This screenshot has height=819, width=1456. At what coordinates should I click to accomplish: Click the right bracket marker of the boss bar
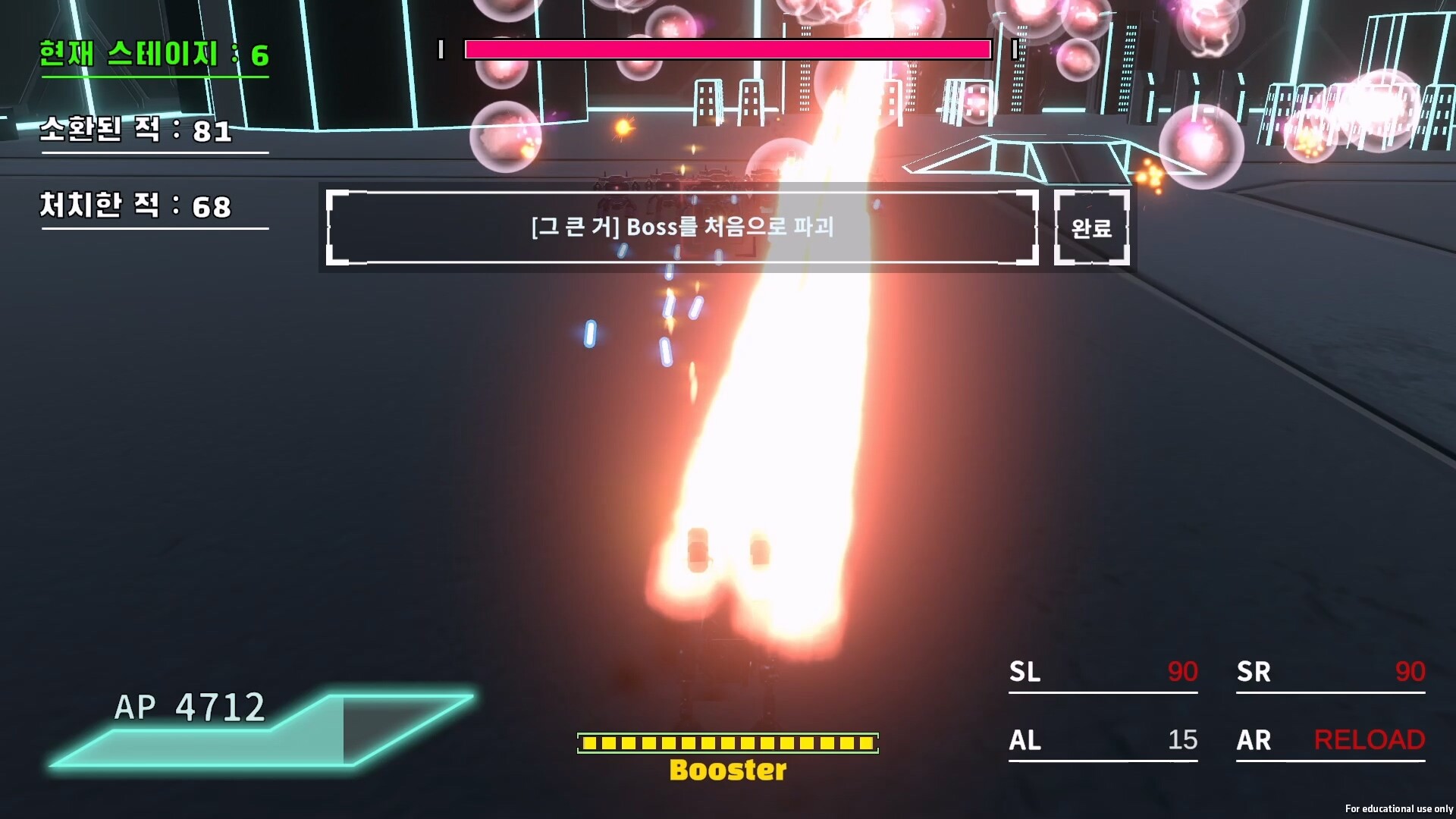coord(1014,50)
